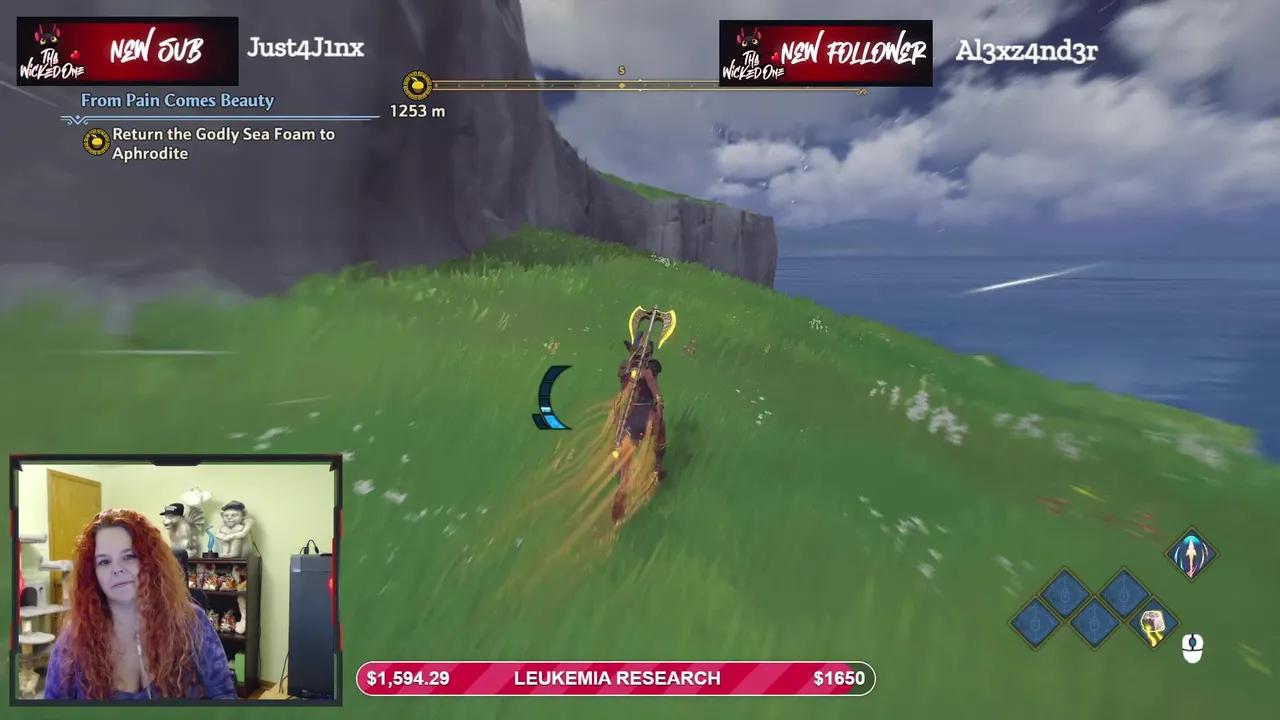Select the locked slot left of Sea Foam icon
The height and width of the screenshot is (720, 1280).
[x=1093, y=622]
